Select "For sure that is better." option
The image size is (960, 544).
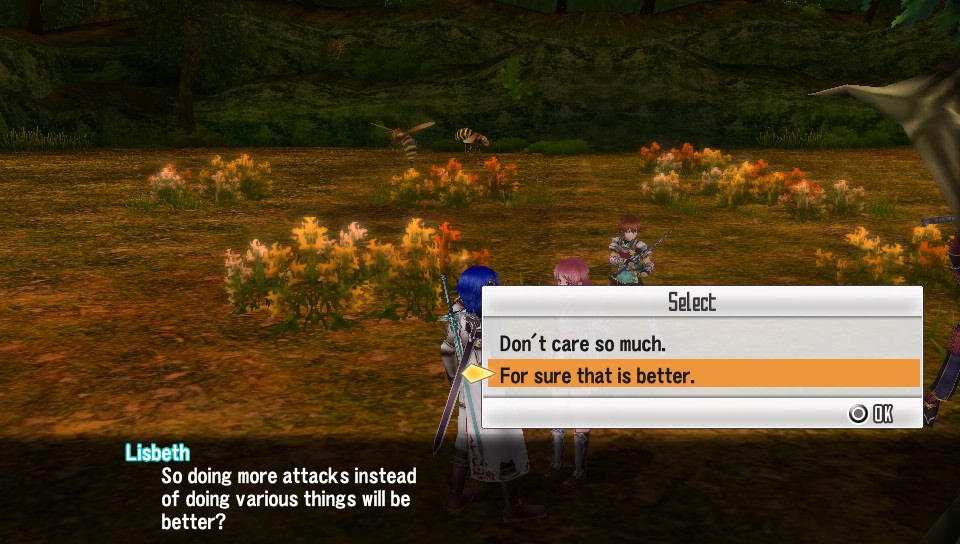(597, 375)
